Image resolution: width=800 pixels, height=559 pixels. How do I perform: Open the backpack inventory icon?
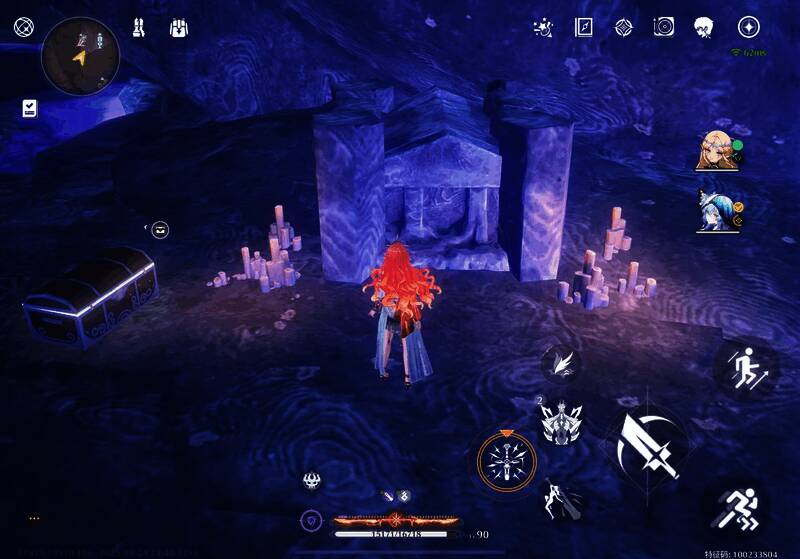click(x=180, y=27)
